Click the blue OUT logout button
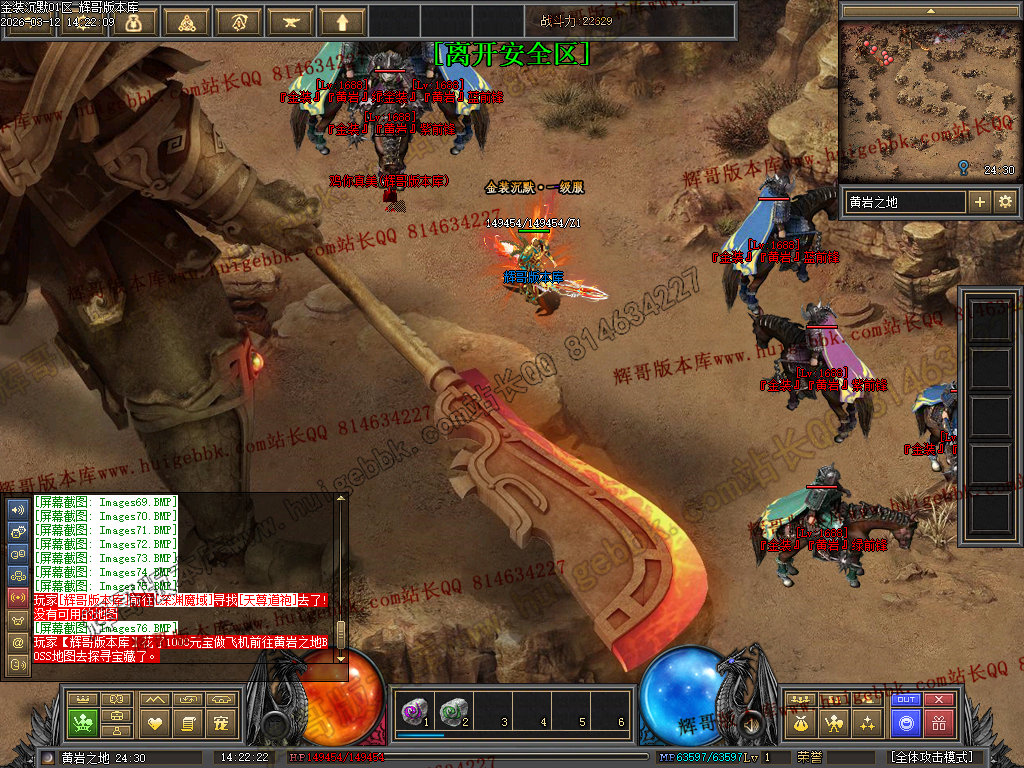 pyautogui.click(x=906, y=700)
